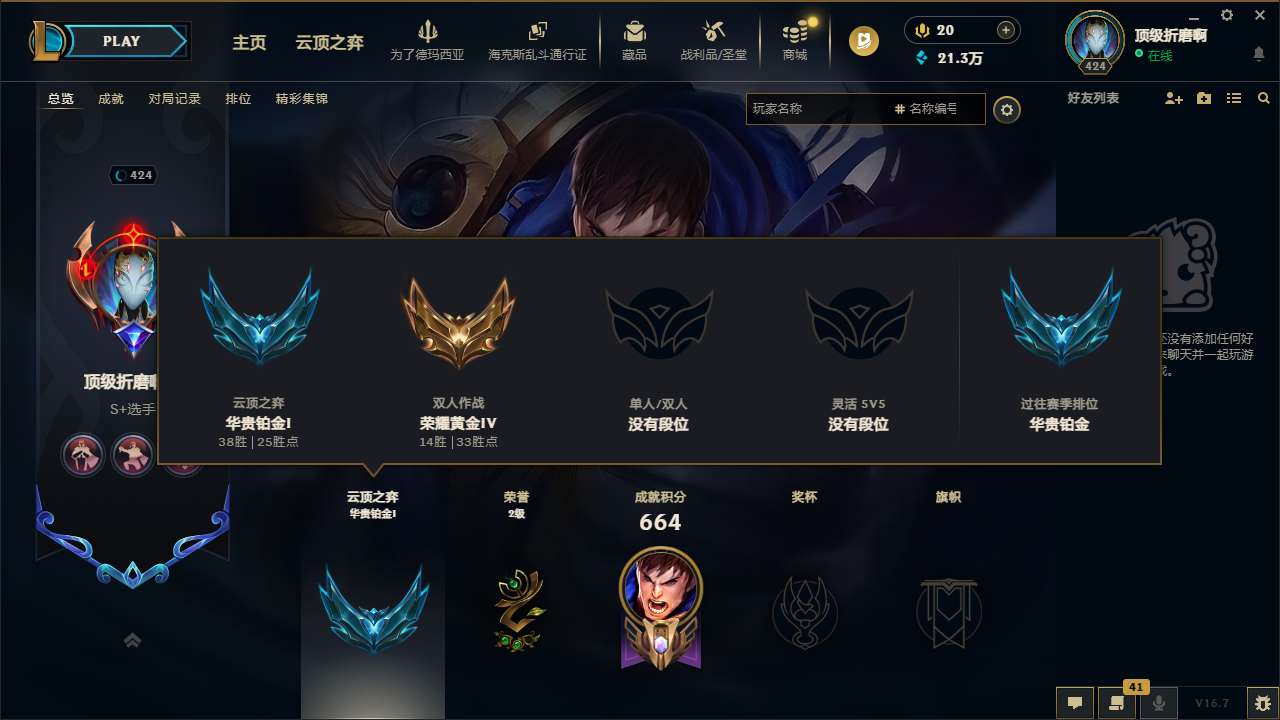Open the chat bubble icon at bottom right

pyautogui.click(x=1074, y=703)
